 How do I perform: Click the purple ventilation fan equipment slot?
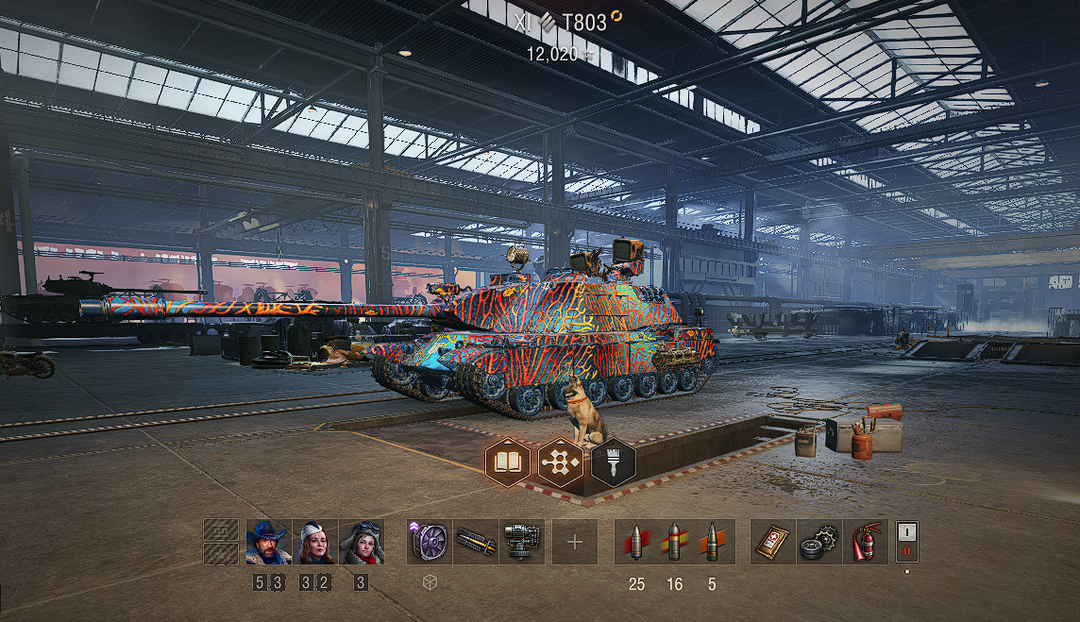coord(429,542)
